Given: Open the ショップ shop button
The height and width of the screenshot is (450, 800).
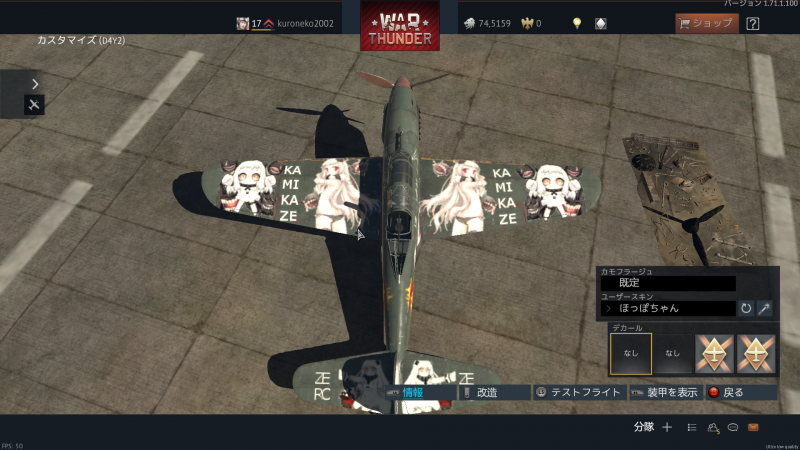Looking at the screenshot, I should pos(707,23).
